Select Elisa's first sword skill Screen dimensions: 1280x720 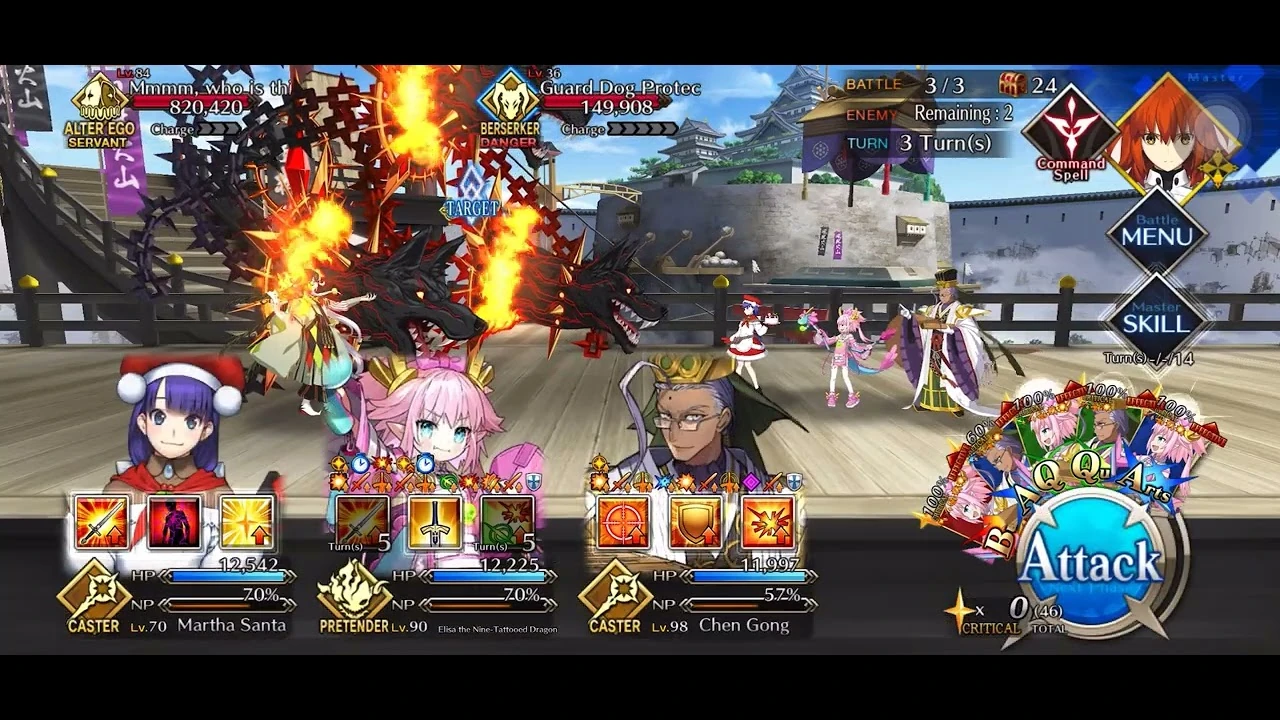point(360,522)
